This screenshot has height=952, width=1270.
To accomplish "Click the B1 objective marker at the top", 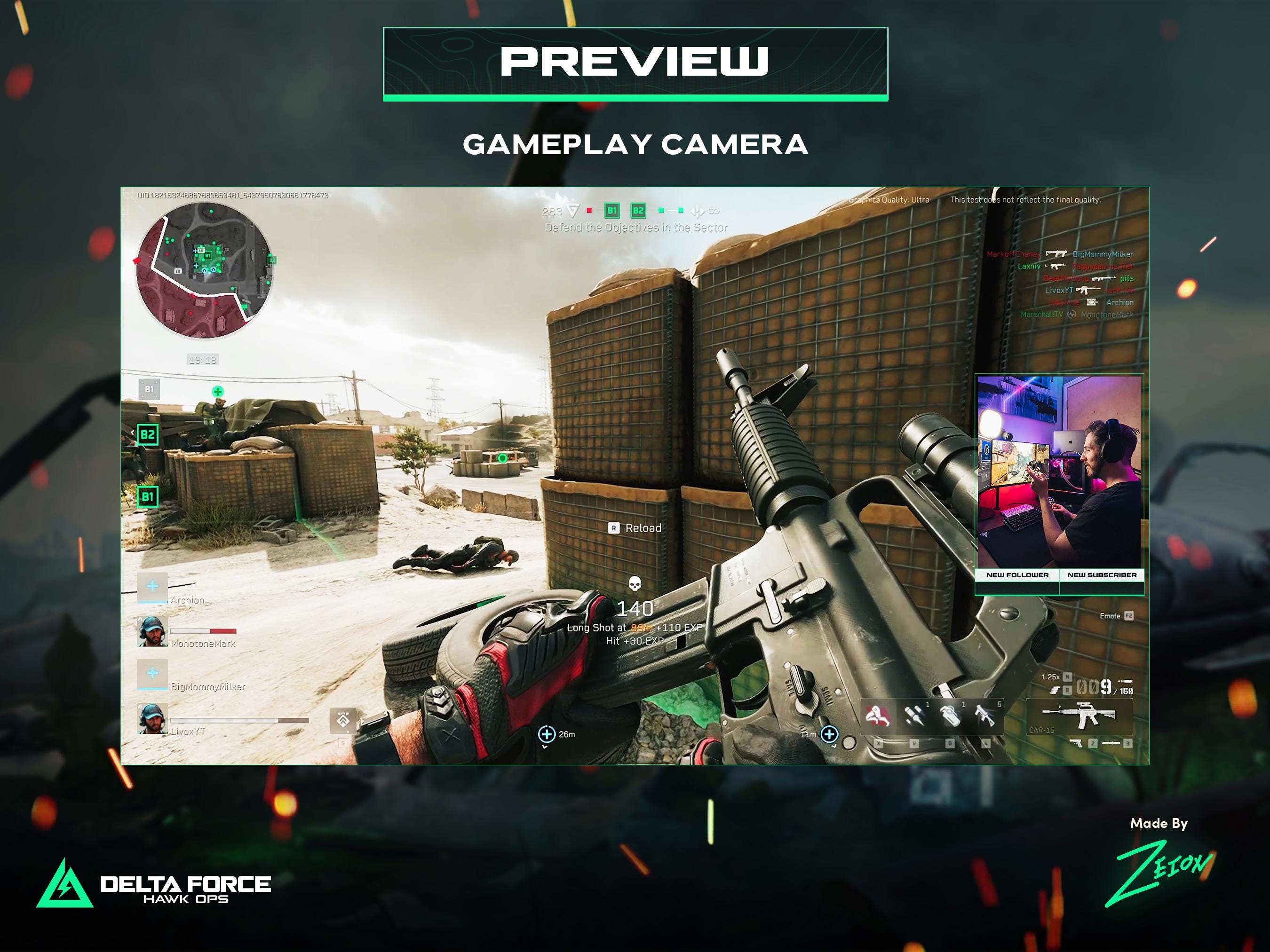I will click(x=612, y=211).
